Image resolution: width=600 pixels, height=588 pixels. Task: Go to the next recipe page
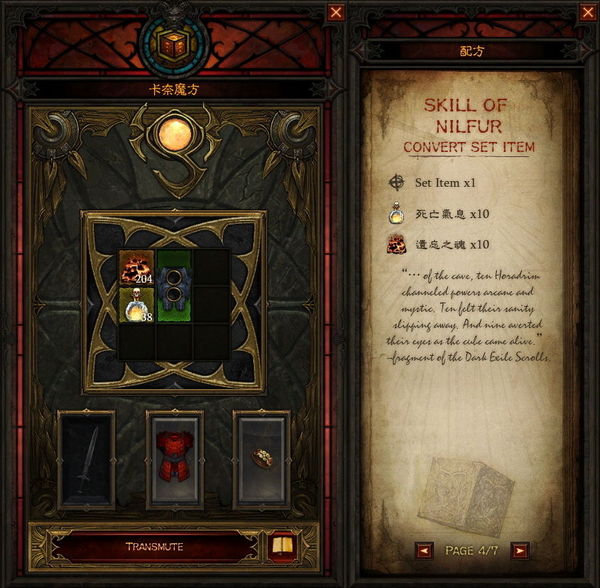[519, 550]
